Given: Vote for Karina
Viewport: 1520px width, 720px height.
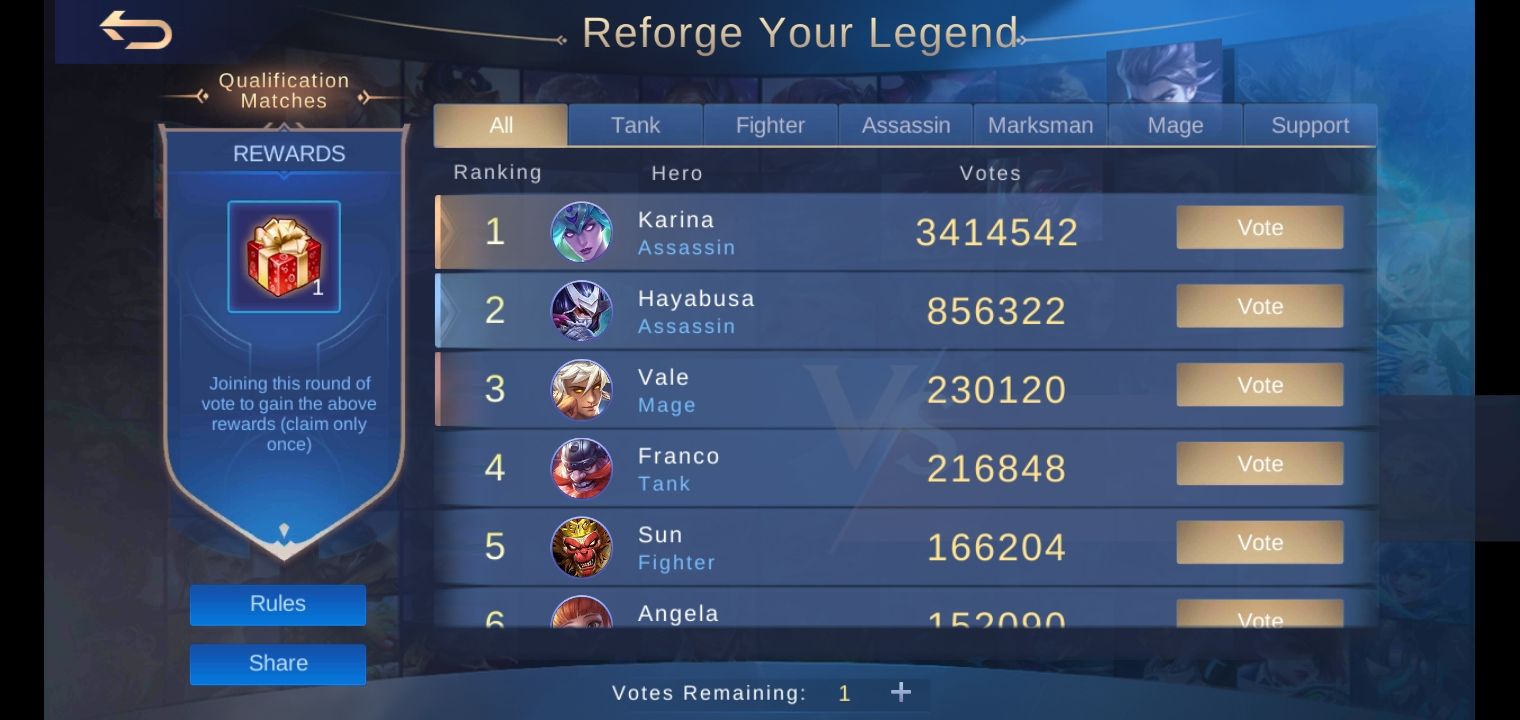Looking at the screenshot, I should [1259, 227].
